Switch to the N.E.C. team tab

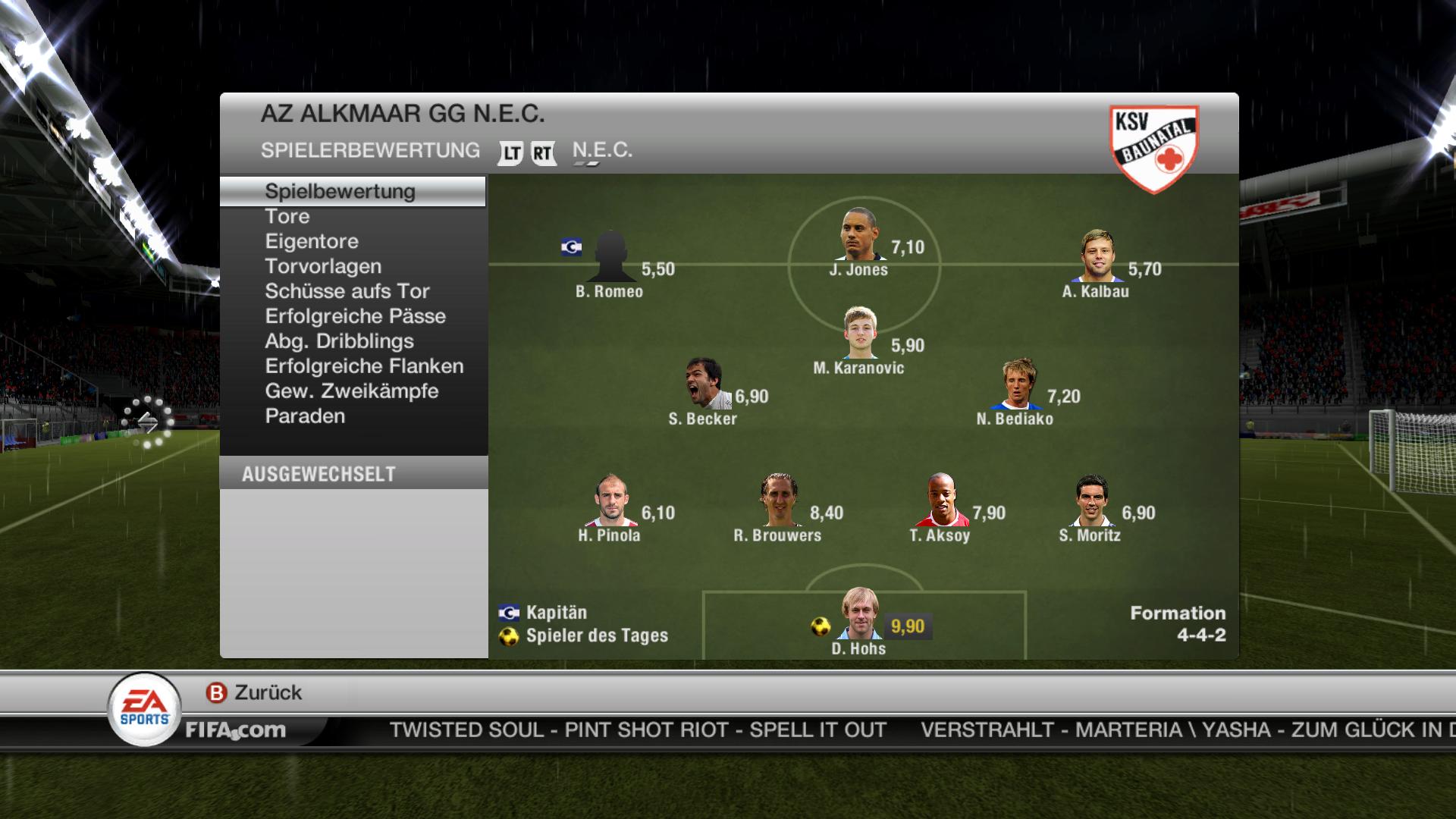[x=602, y=150]
